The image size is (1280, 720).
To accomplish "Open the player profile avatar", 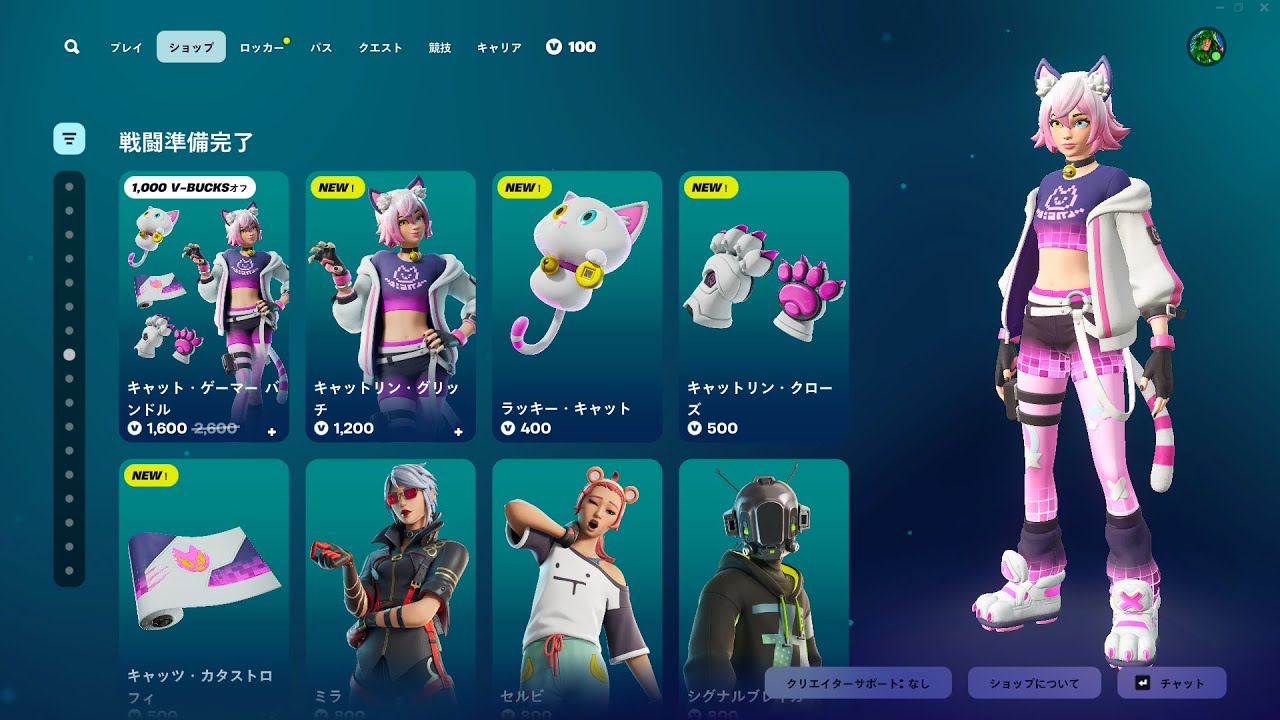I will coord(1206,47).
